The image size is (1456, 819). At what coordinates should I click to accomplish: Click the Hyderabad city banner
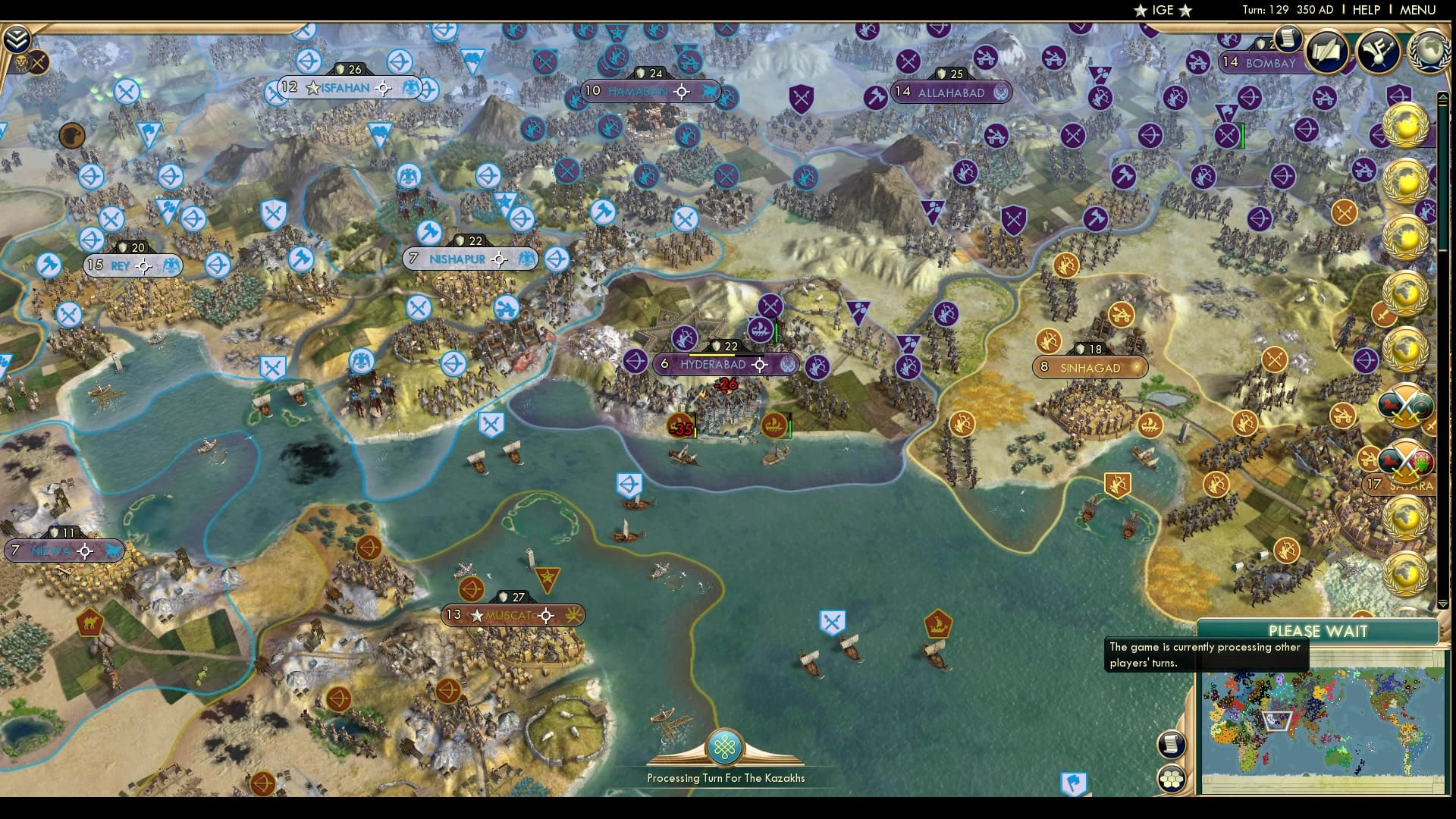pos(714,364)
